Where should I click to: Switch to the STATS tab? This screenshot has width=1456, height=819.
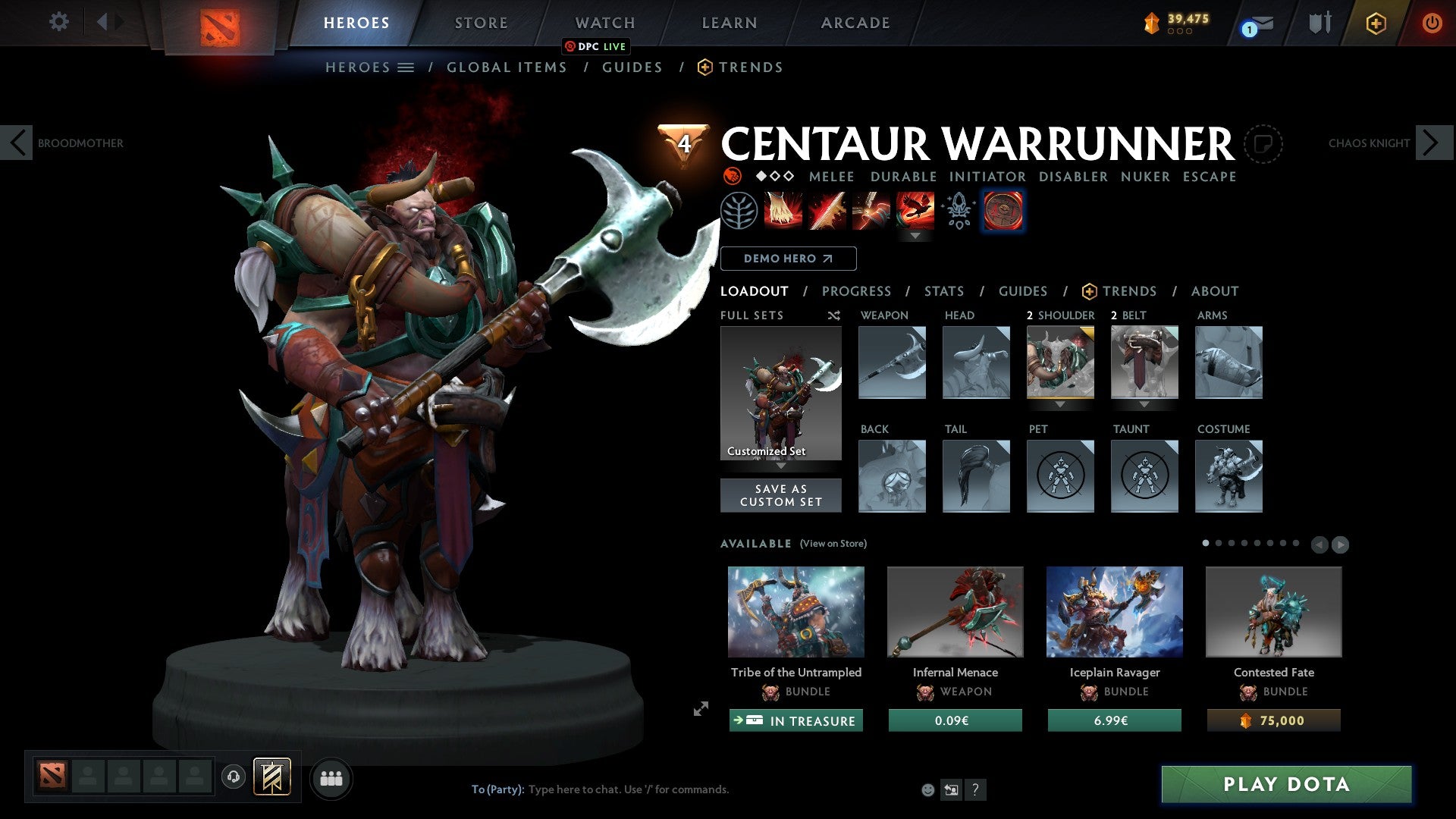944,291
